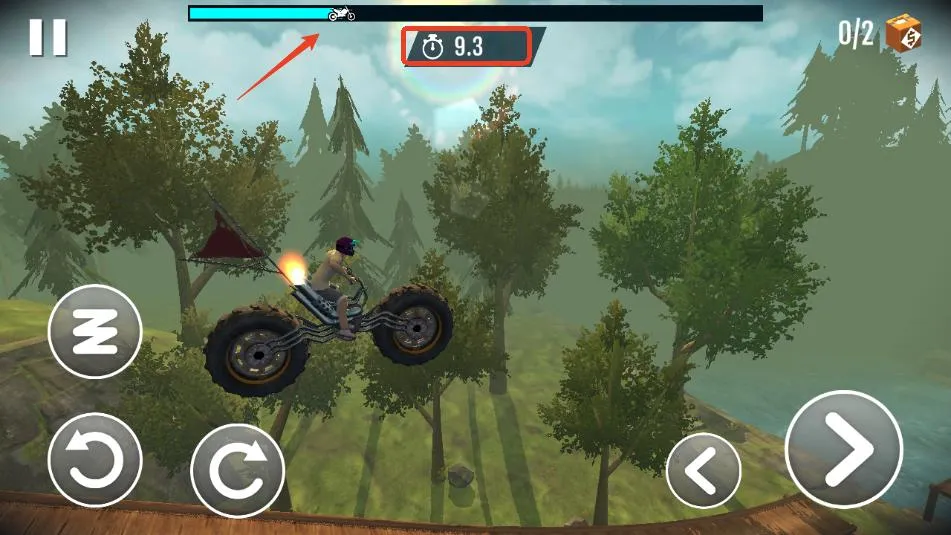Accelerate with the large right arrow button
The width and height of the screenshot is (951, 535).
coord(844,449)
